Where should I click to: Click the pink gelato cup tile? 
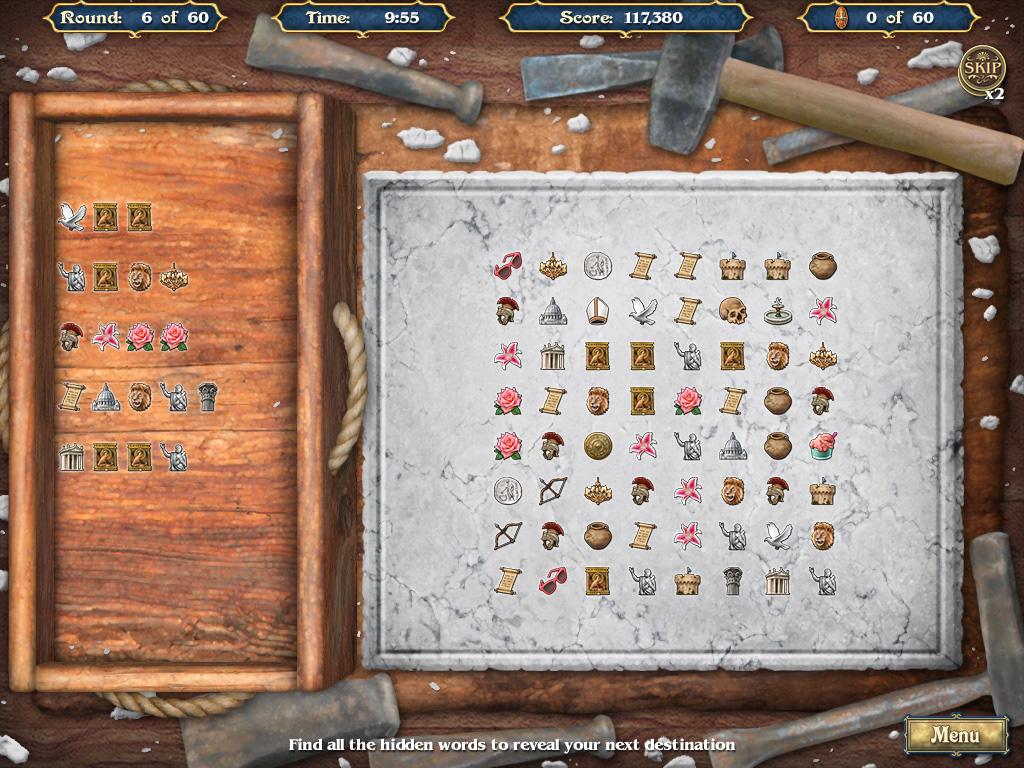tap(823, 446)
